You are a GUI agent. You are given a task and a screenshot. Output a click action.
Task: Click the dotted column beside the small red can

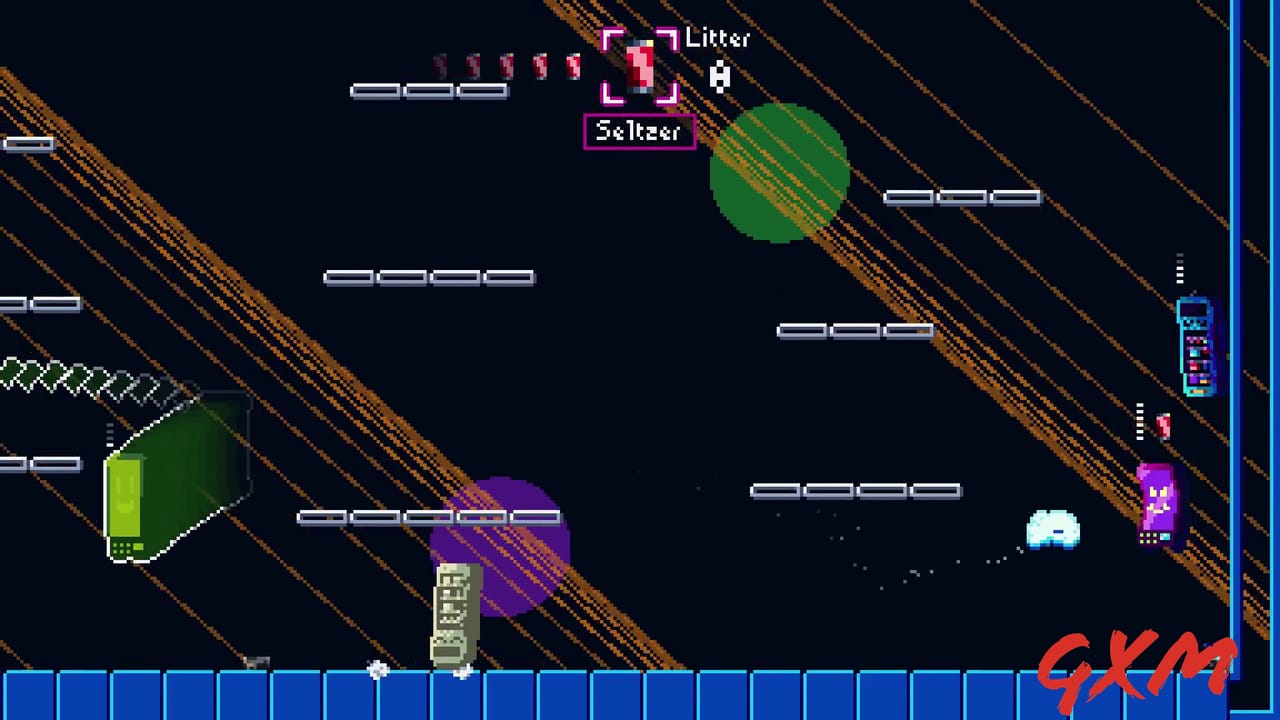(x=1140, y=424)
